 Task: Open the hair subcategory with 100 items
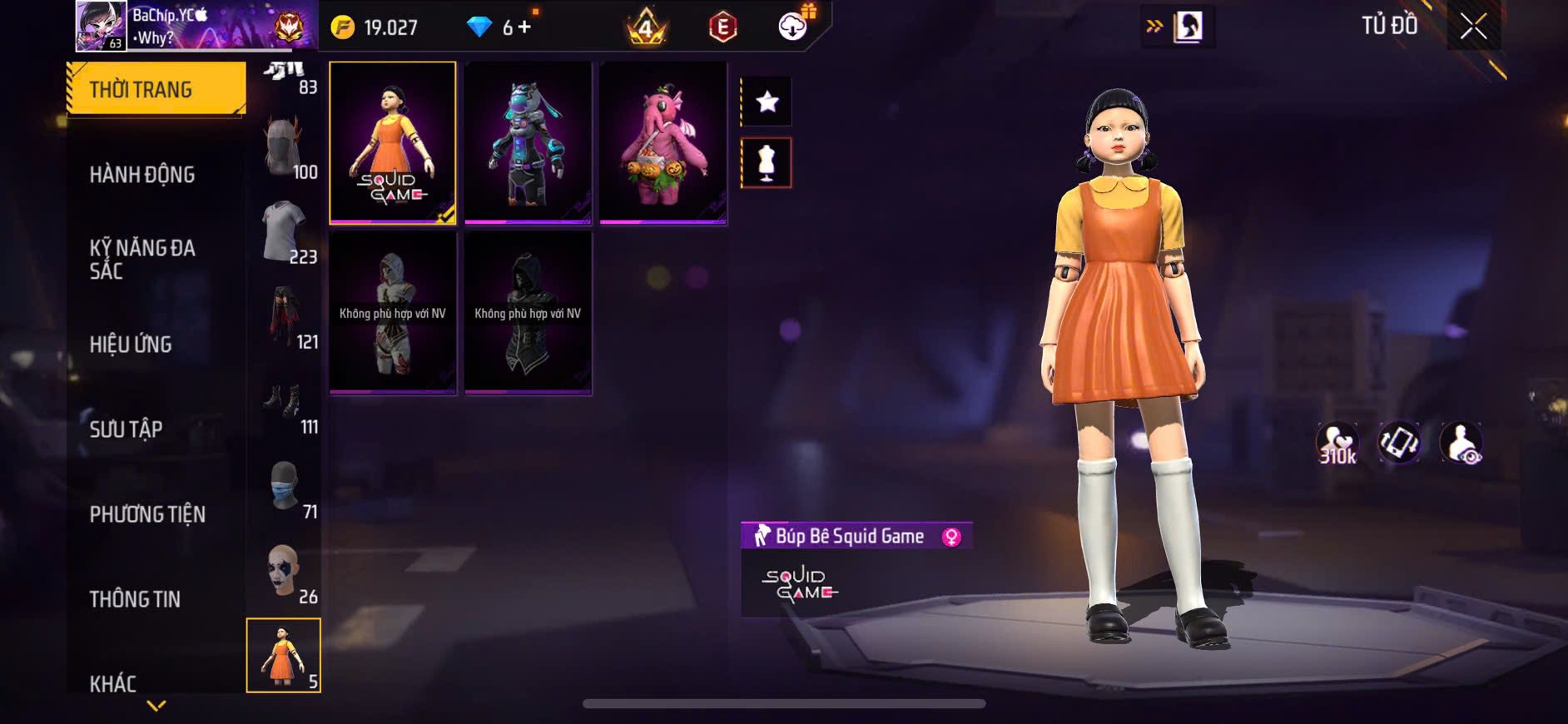[x=285, y=148]
